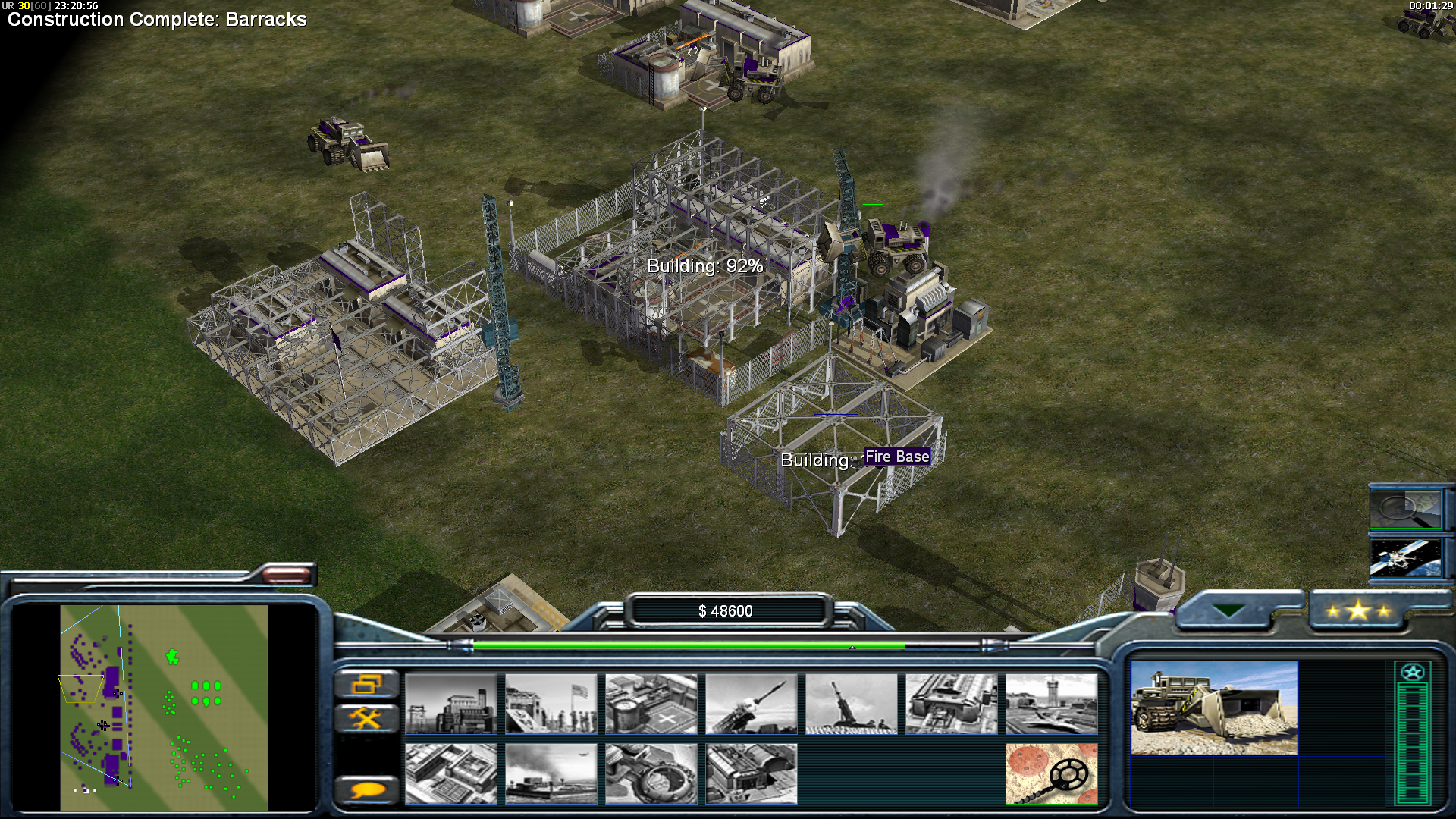Select the Supply Drop Zone build icon
1456x819 pixels.
coord(551,773)
